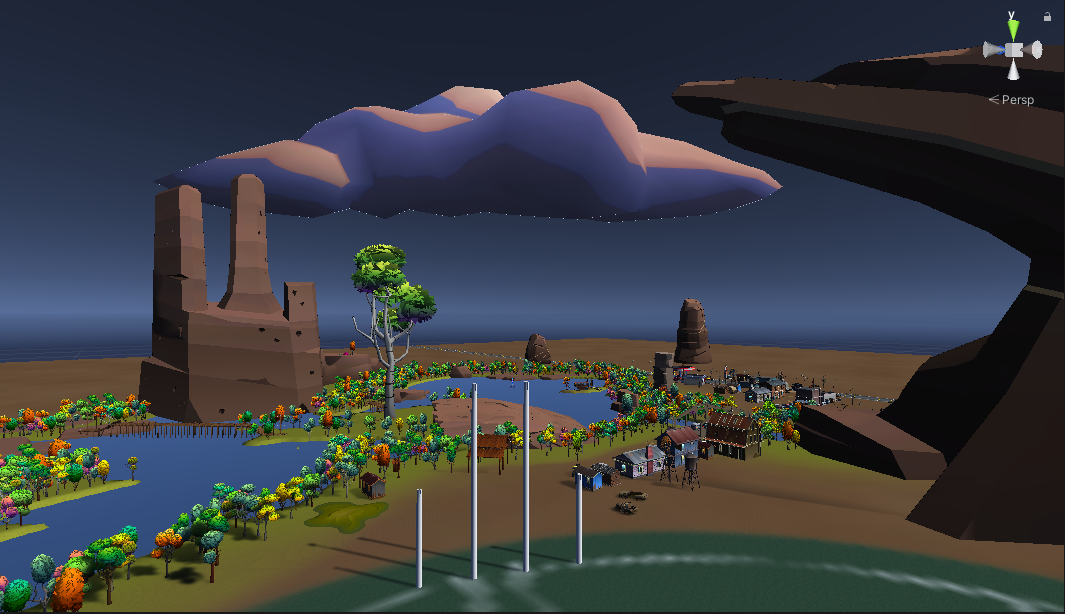Image resolution: width=1065 pixels, height=614 pixels.
Task: Click the center cube of the orientation gizmo
Action: click(1013, 50)
